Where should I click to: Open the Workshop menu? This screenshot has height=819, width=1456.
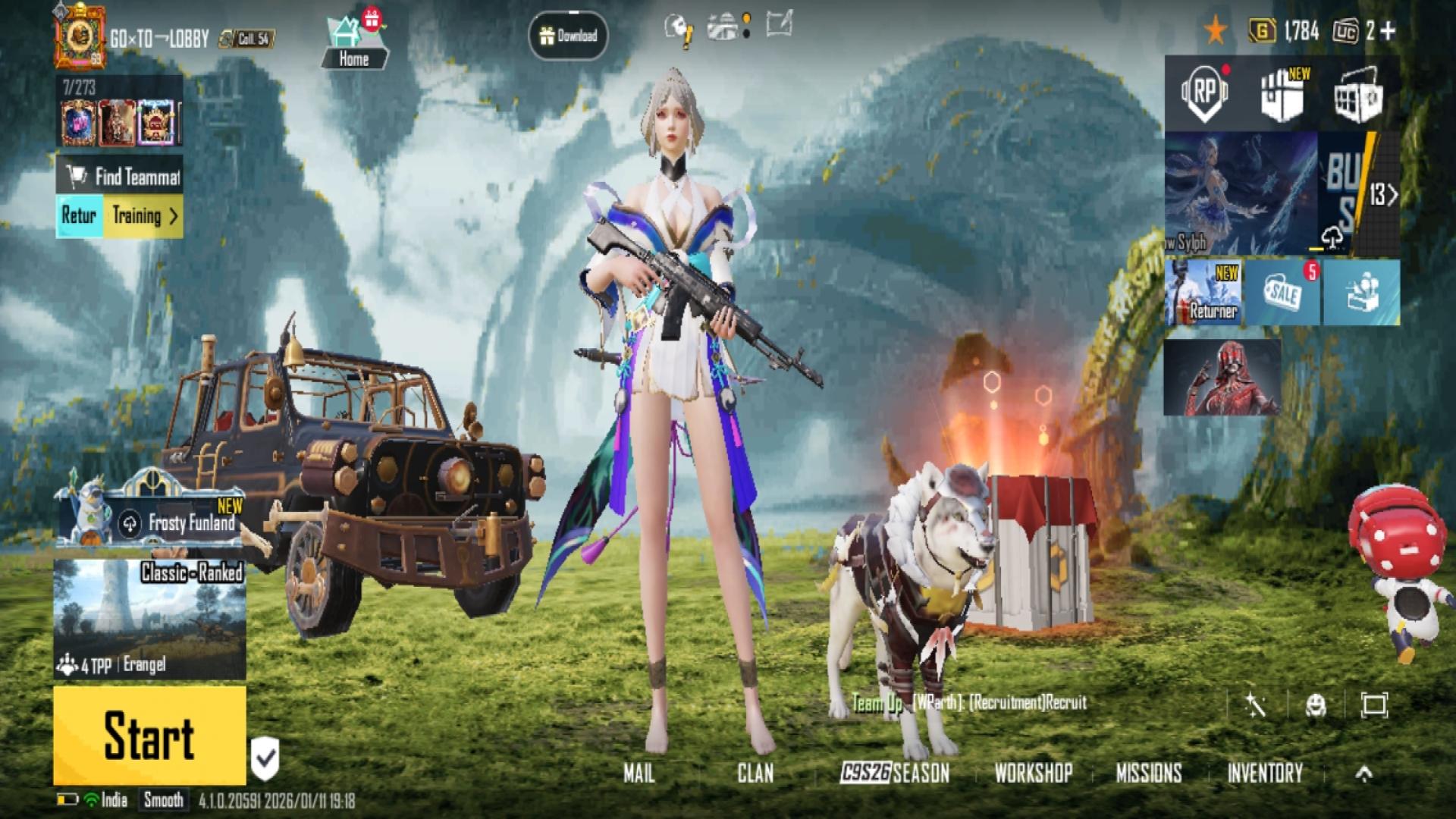point(1033,773)
